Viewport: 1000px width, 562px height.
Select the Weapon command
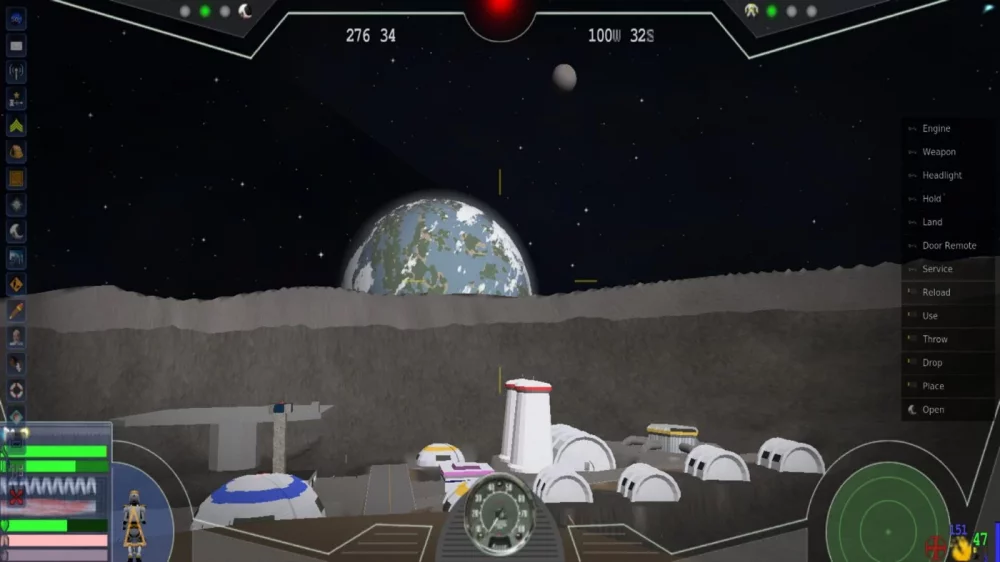tap(938, 152)
